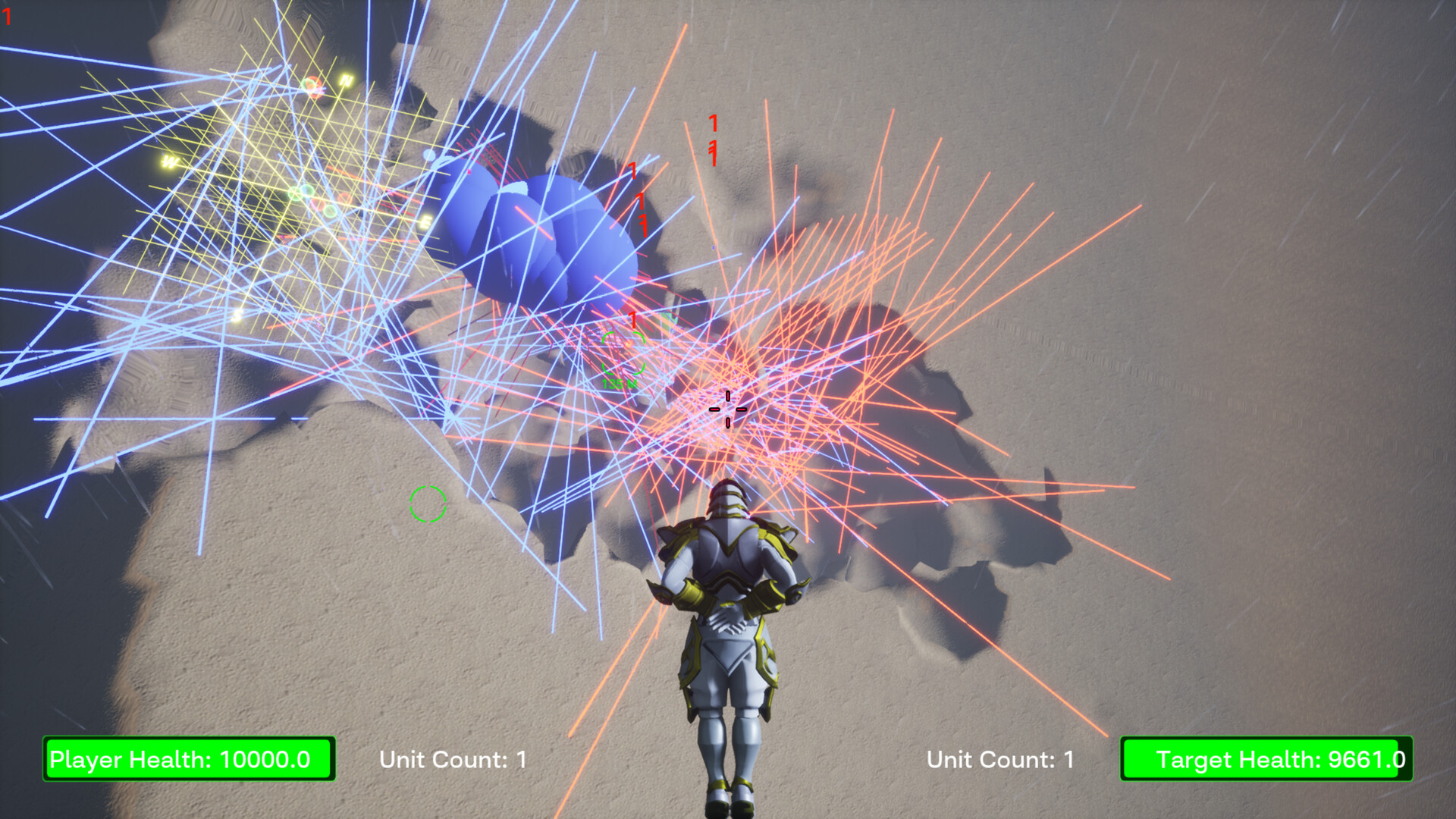
Task: Select the left Unit Count label
Action: tap(452, 759)
